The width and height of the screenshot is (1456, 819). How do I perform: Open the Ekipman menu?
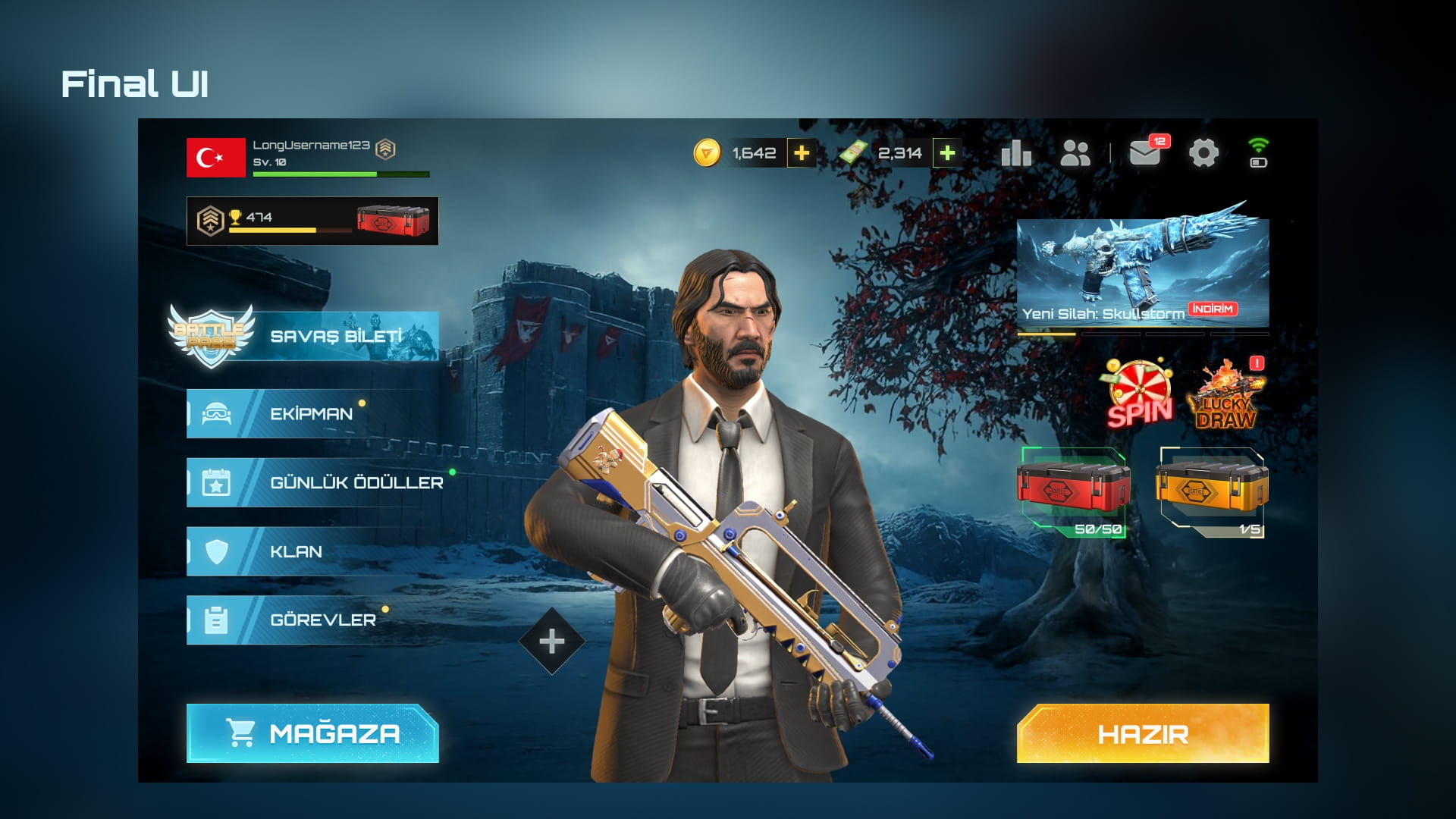click(x=311, y=414)
